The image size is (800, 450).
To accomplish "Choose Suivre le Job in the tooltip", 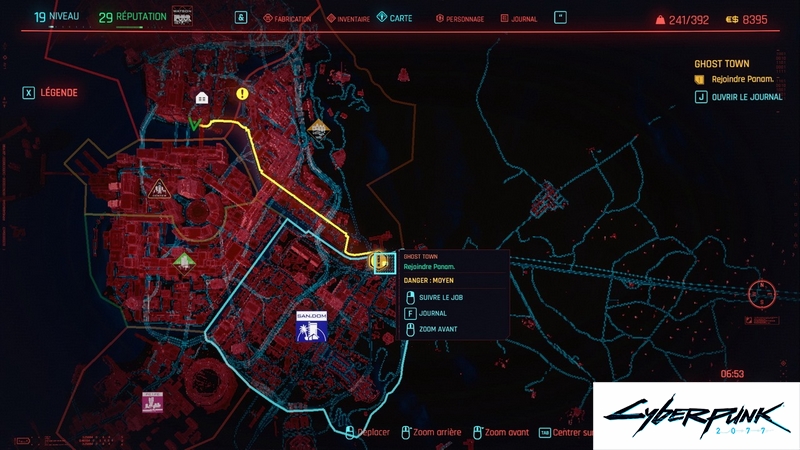I will pos(444,297).
